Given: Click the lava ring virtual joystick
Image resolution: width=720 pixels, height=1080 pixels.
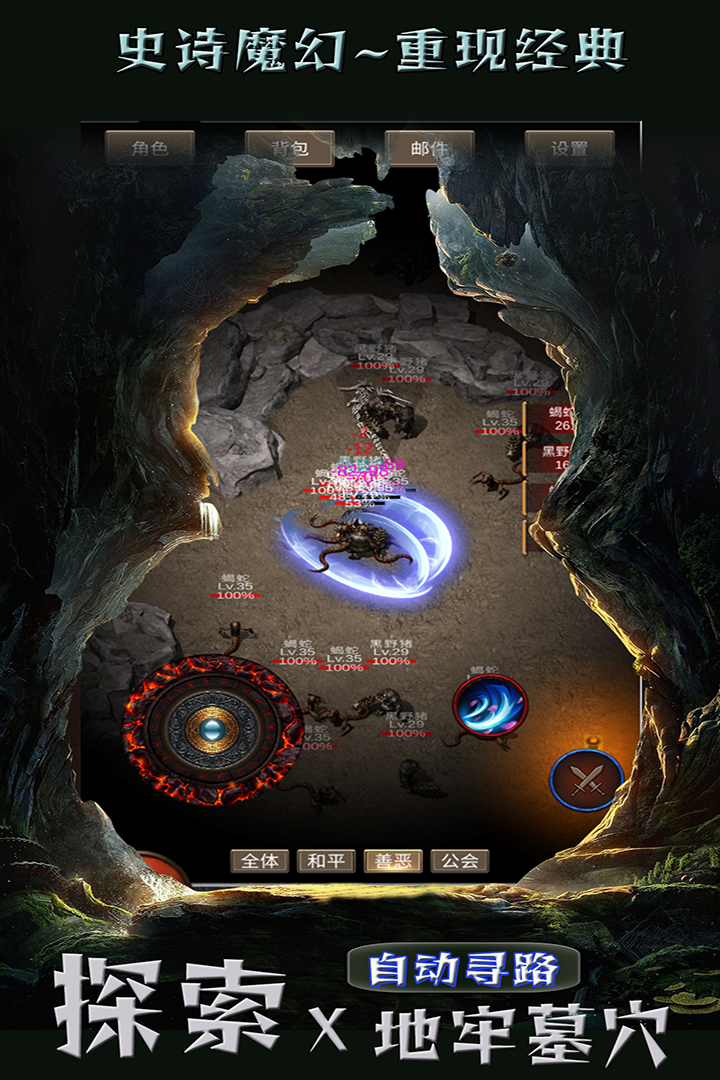Looking at the screenshot, I should (212, 730).
